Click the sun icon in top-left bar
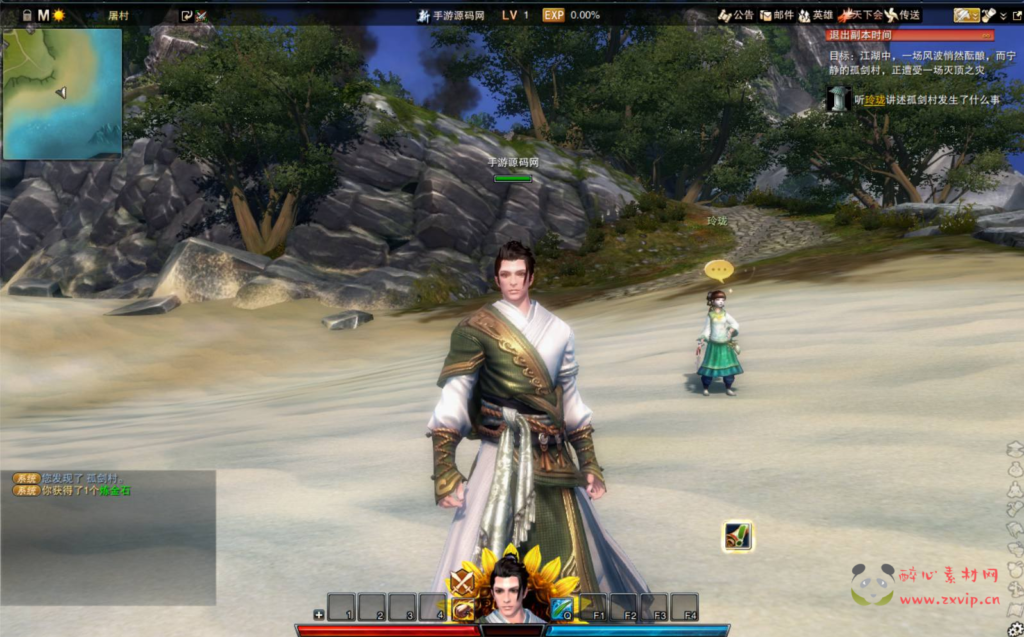The image size is (1024, 637). [59, 15]
